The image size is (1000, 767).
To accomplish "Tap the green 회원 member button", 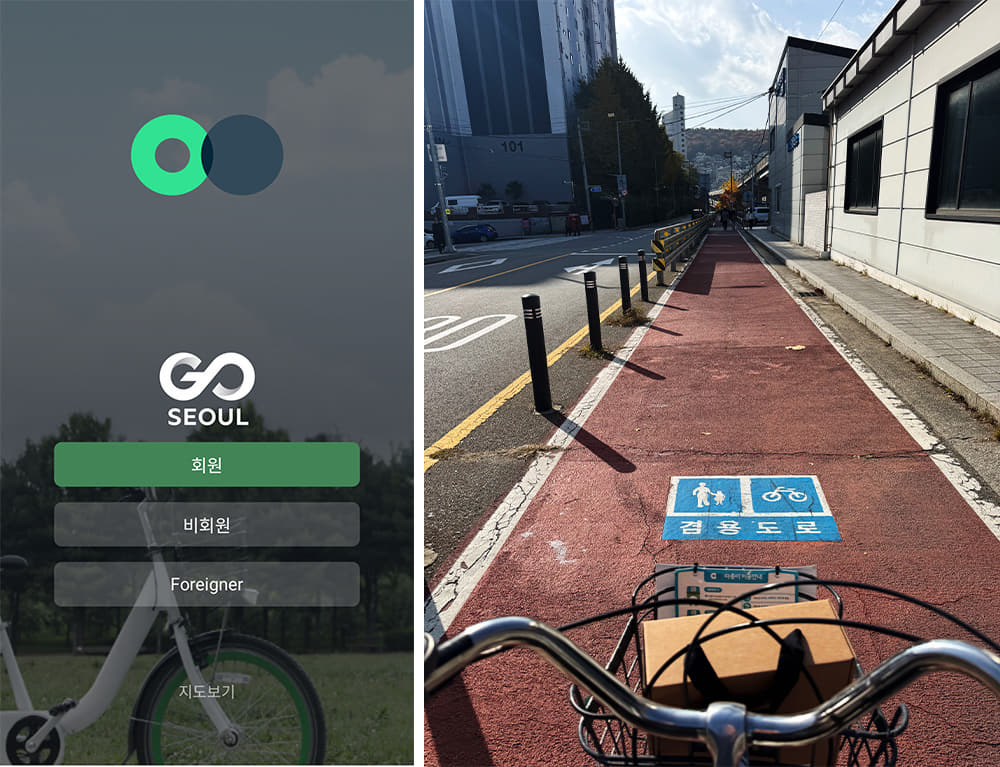I will (206, 465).
